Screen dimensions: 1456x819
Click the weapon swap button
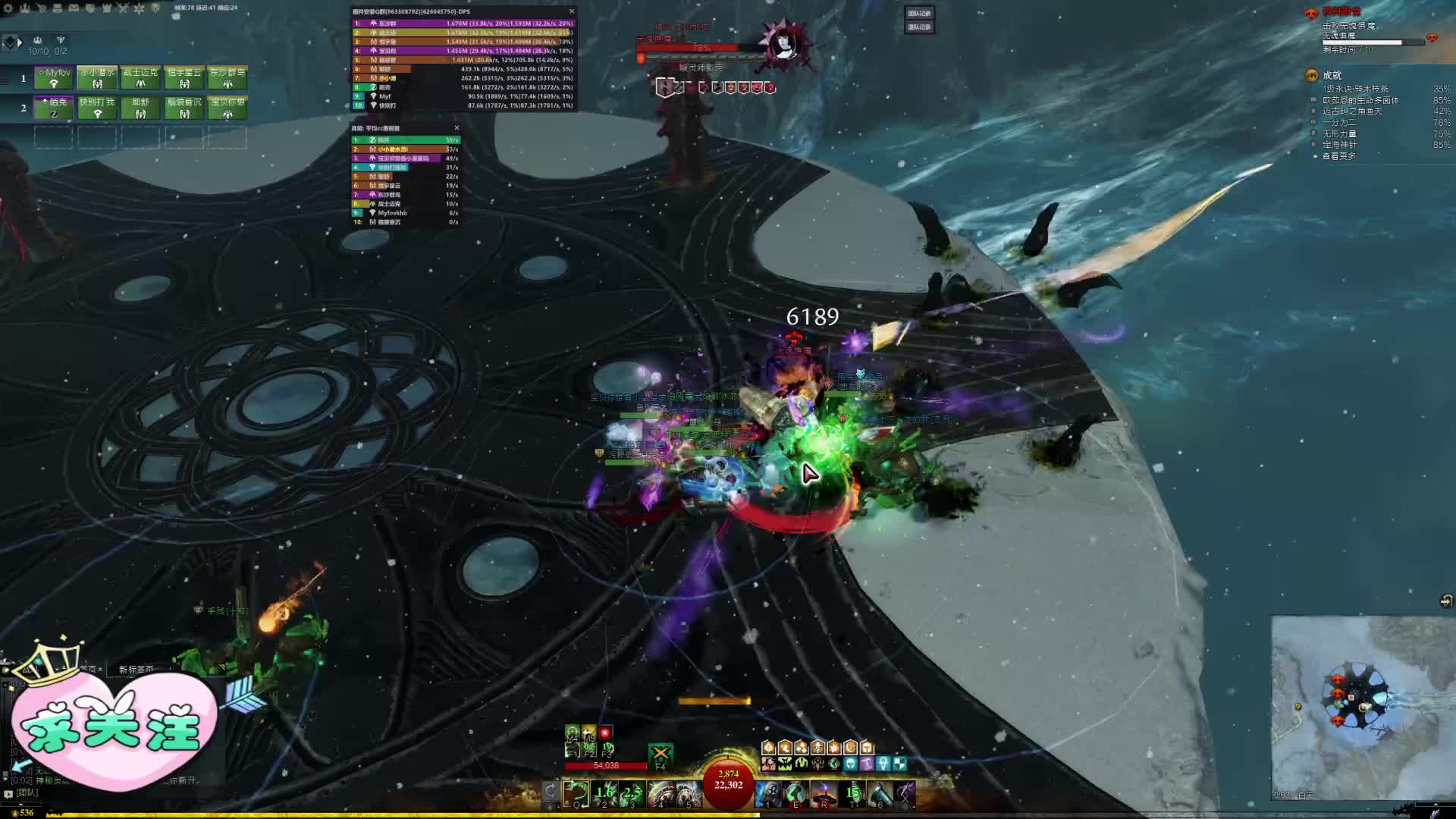[x=551, y=793]
